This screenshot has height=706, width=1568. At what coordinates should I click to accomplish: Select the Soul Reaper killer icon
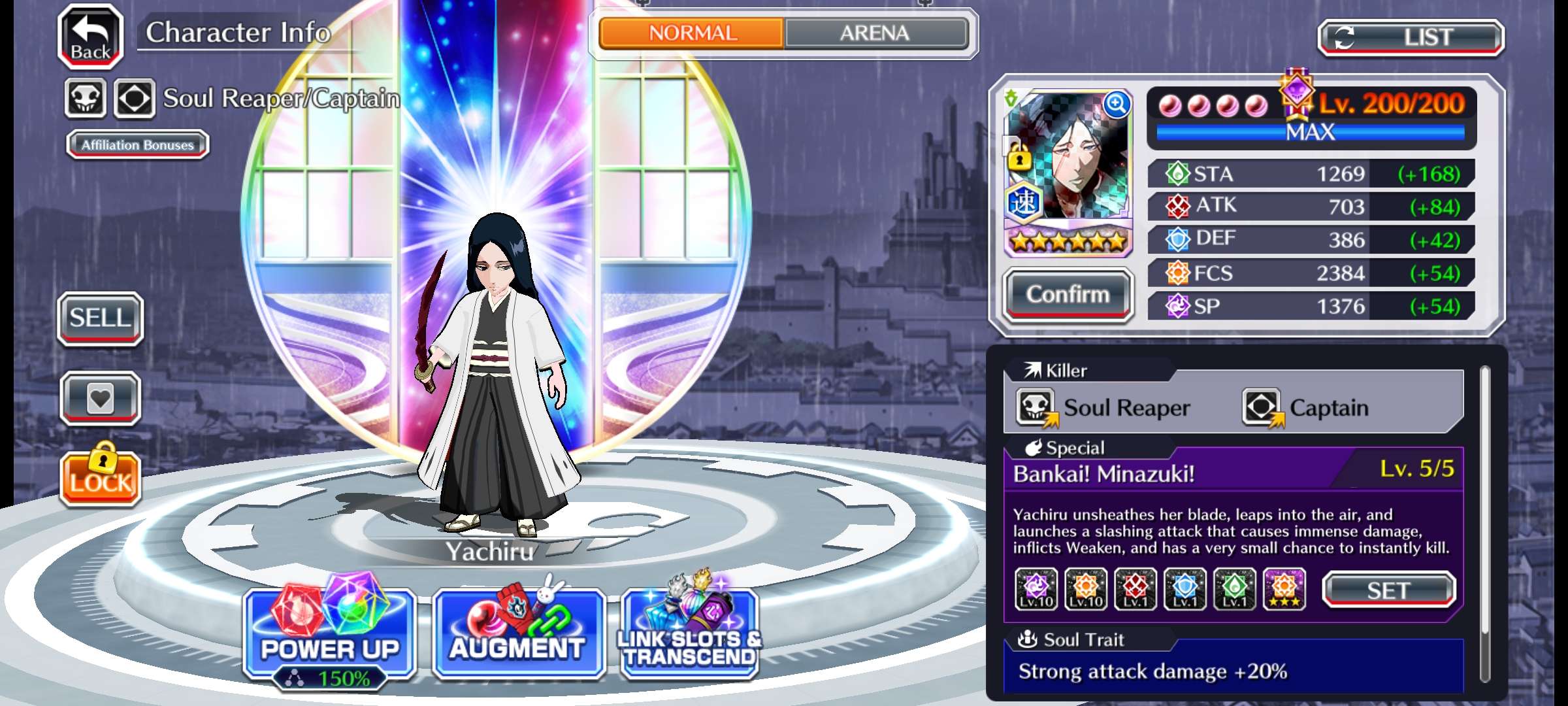1036,407
